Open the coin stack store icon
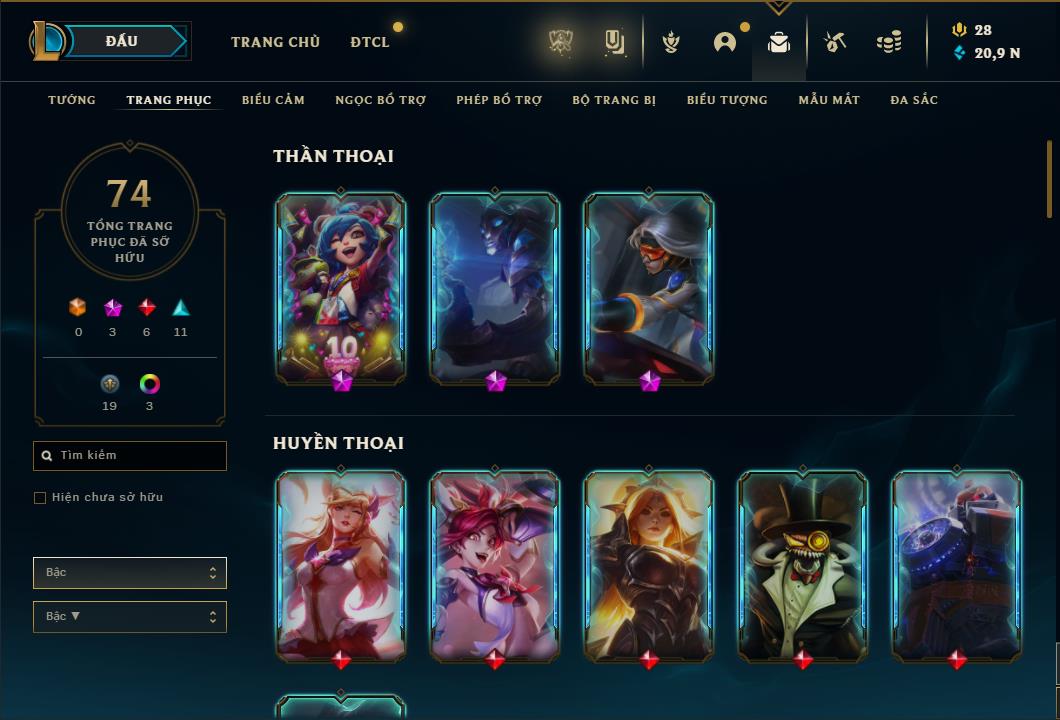The width and height of the screenshot is (1060, 720). pyautogui.click(x=888, y=42)
